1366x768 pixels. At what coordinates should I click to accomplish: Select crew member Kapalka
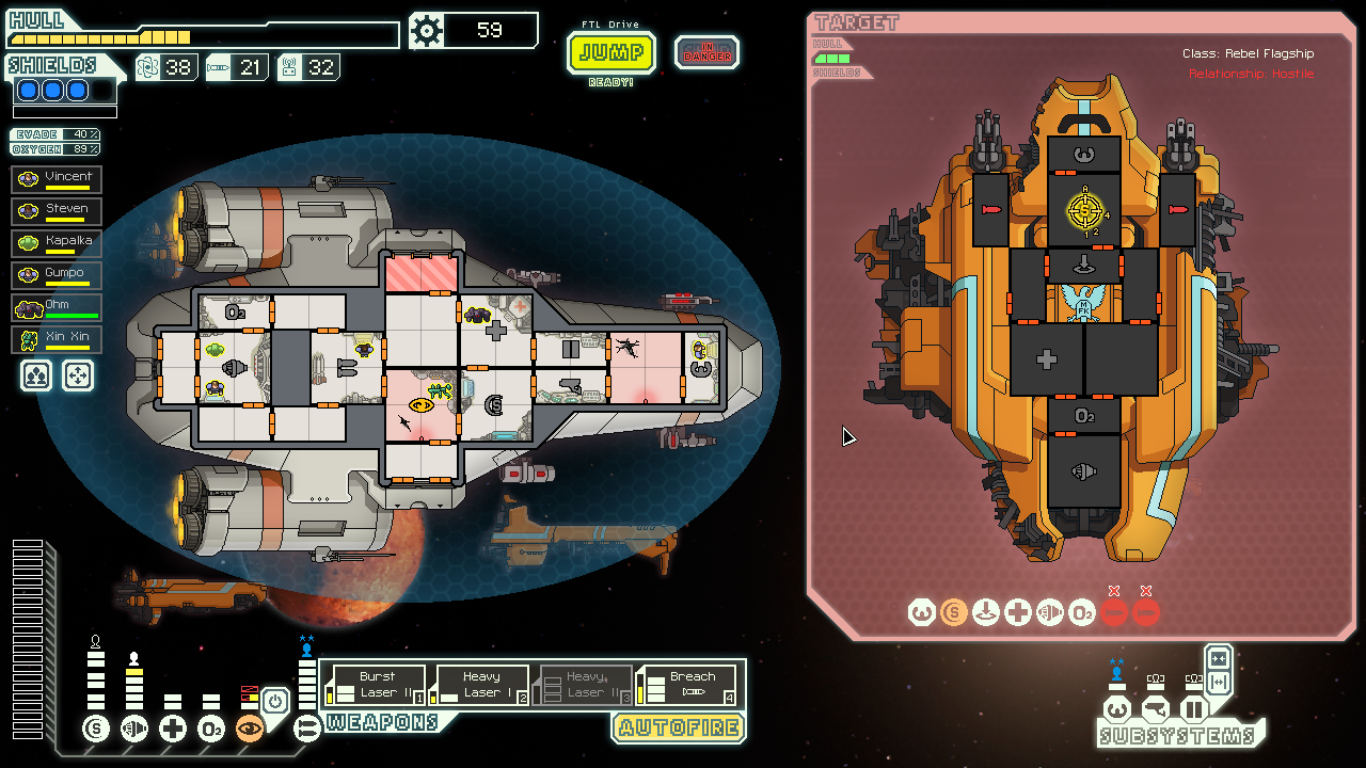pos(56,244)
